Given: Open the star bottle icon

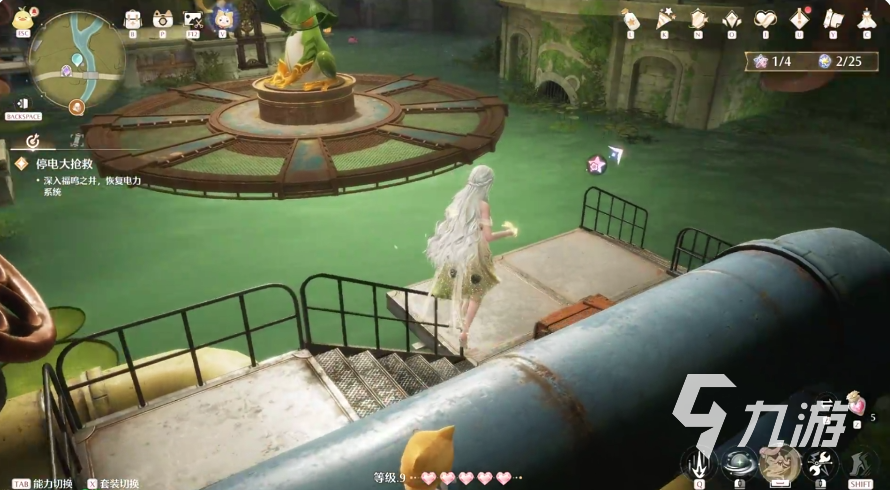Looking at the screenshot, I should click(631, 18).
